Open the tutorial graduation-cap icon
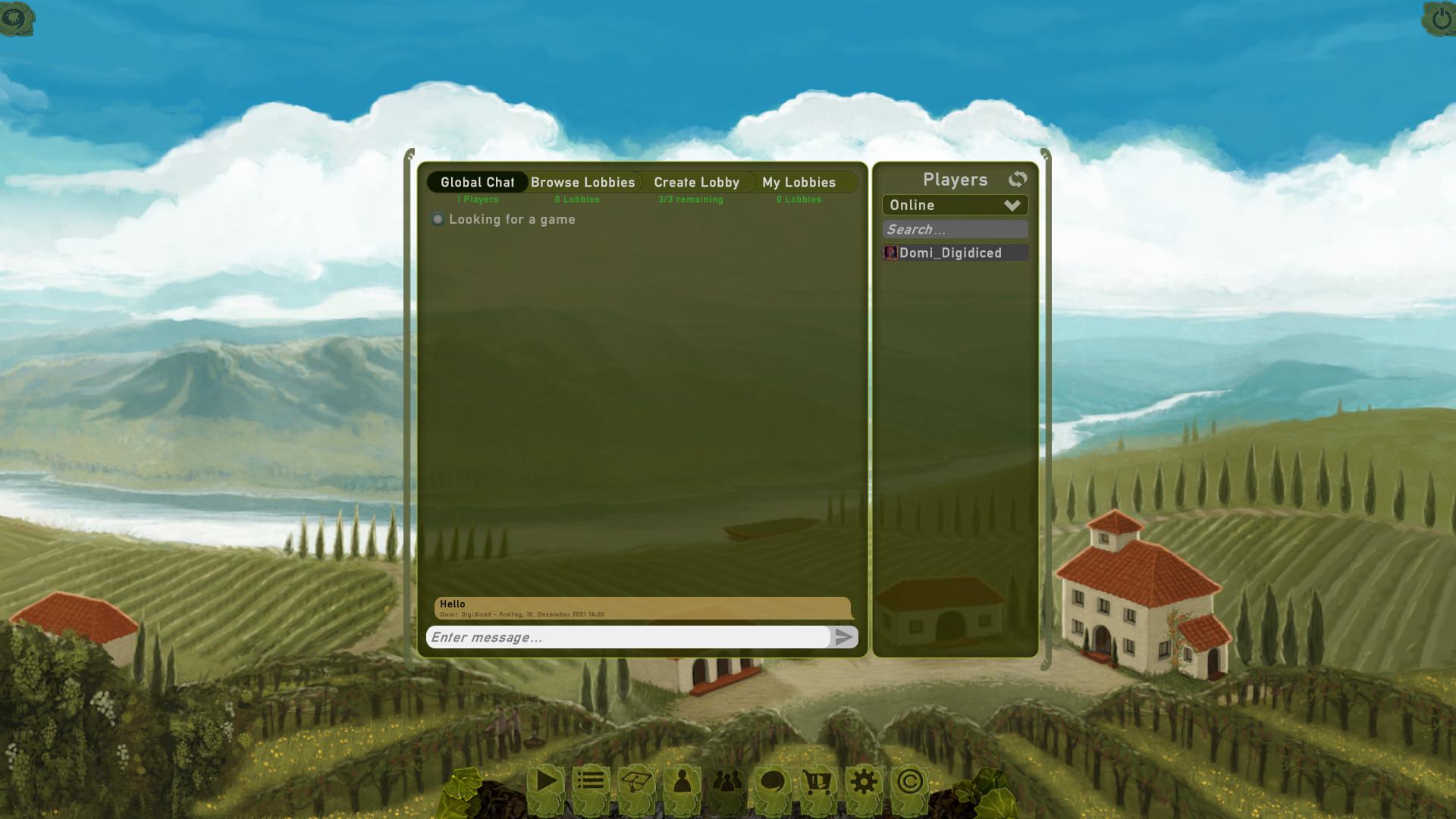Image resolution: width=1456 pixels, height=819 pixels. point(635,780)
